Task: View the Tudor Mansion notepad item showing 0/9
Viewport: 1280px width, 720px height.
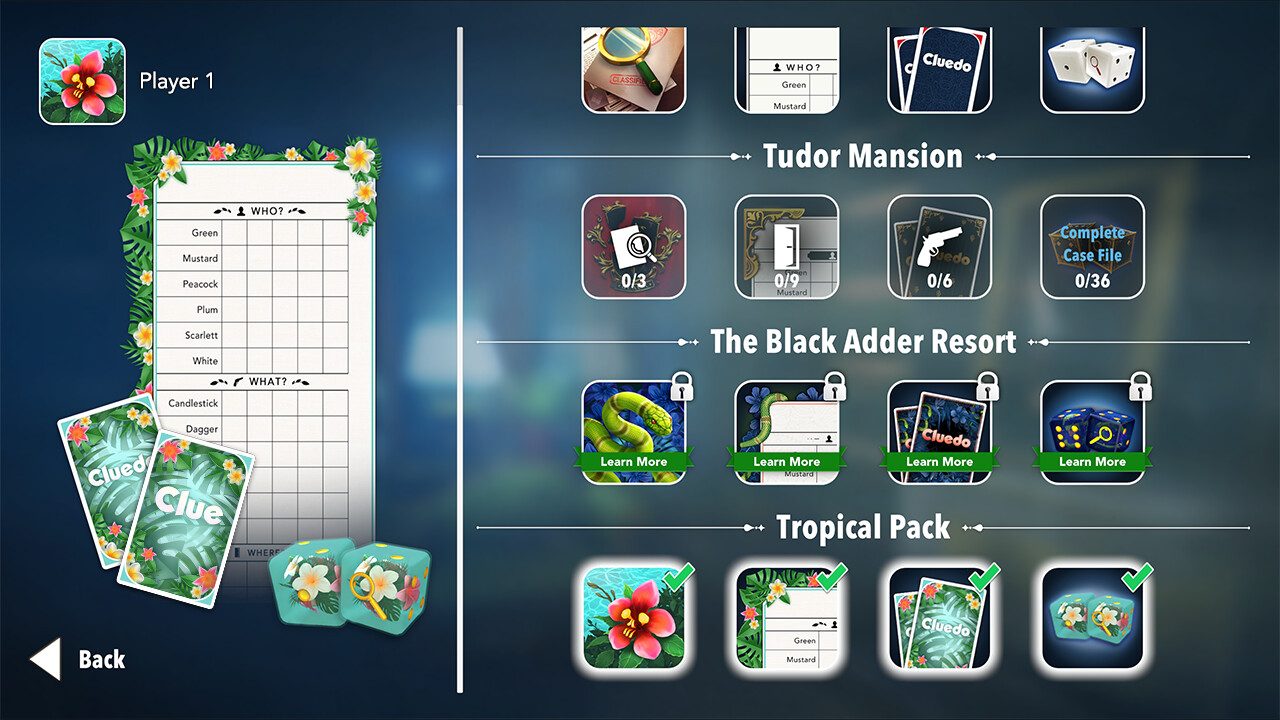Action: click(x=787, y=247)
